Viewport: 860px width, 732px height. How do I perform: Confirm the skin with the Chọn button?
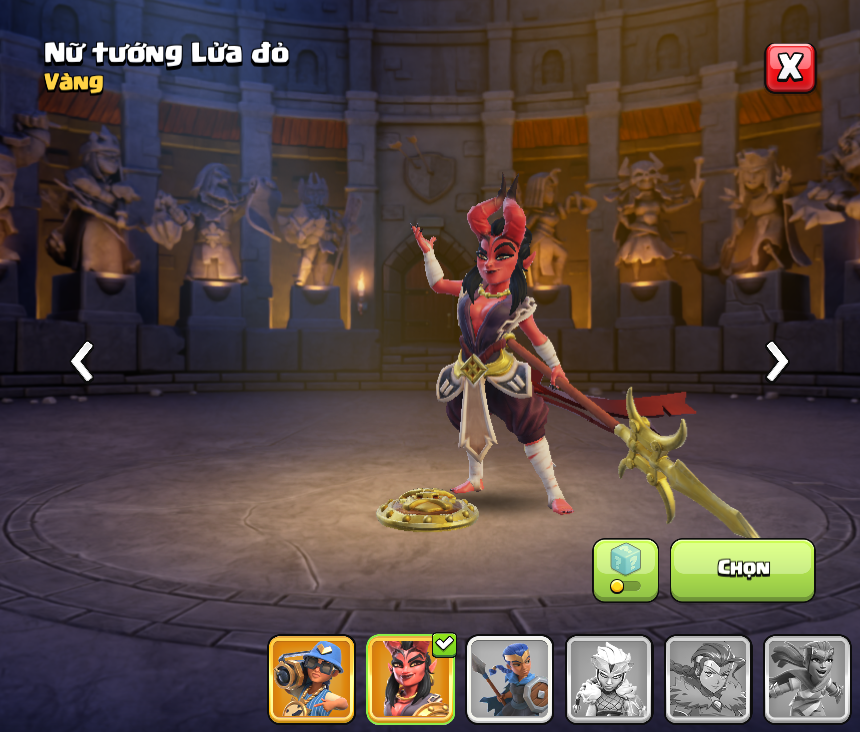(x=742, y=570)
